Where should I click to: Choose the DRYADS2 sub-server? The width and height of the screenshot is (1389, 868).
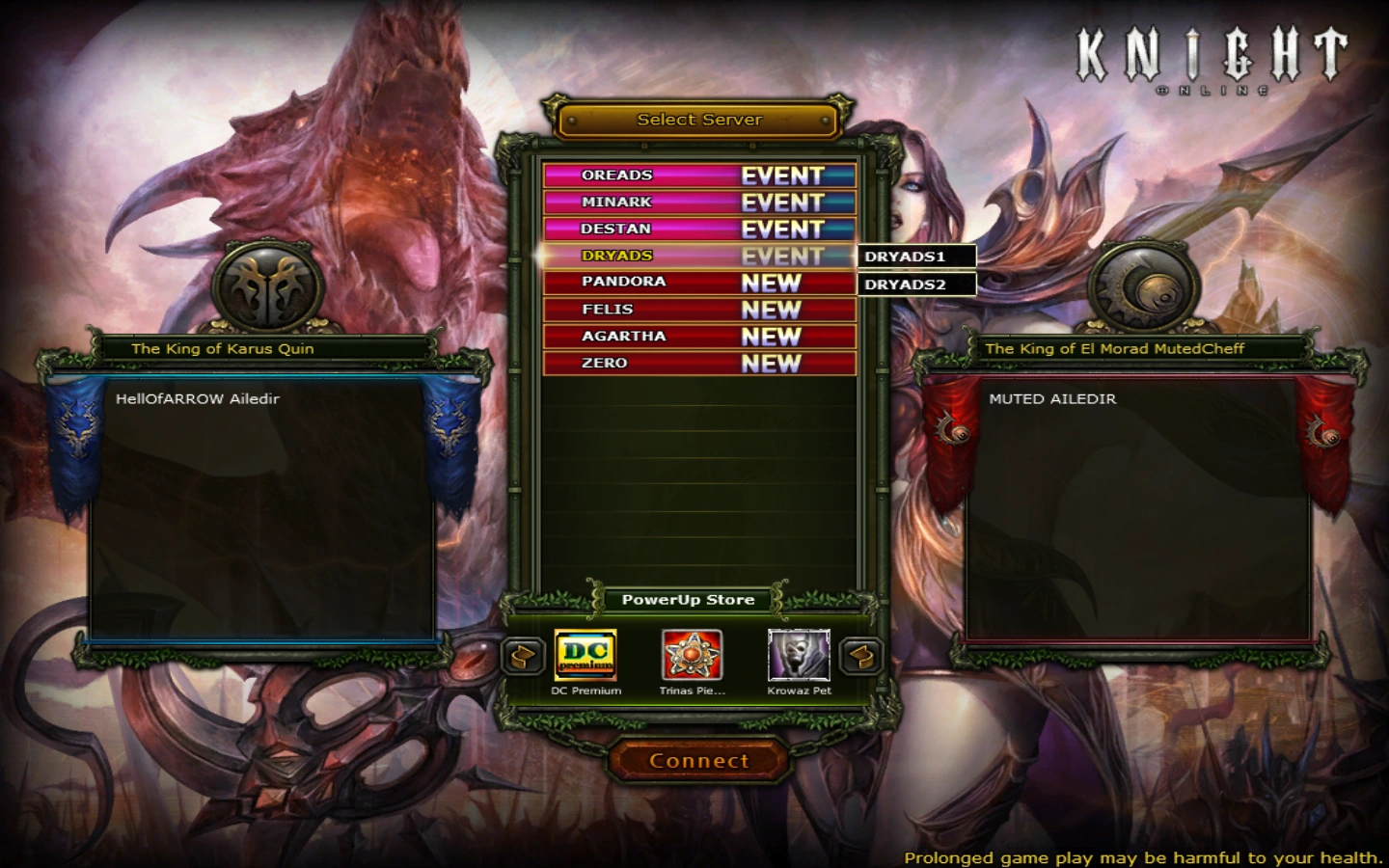[916, 285]
